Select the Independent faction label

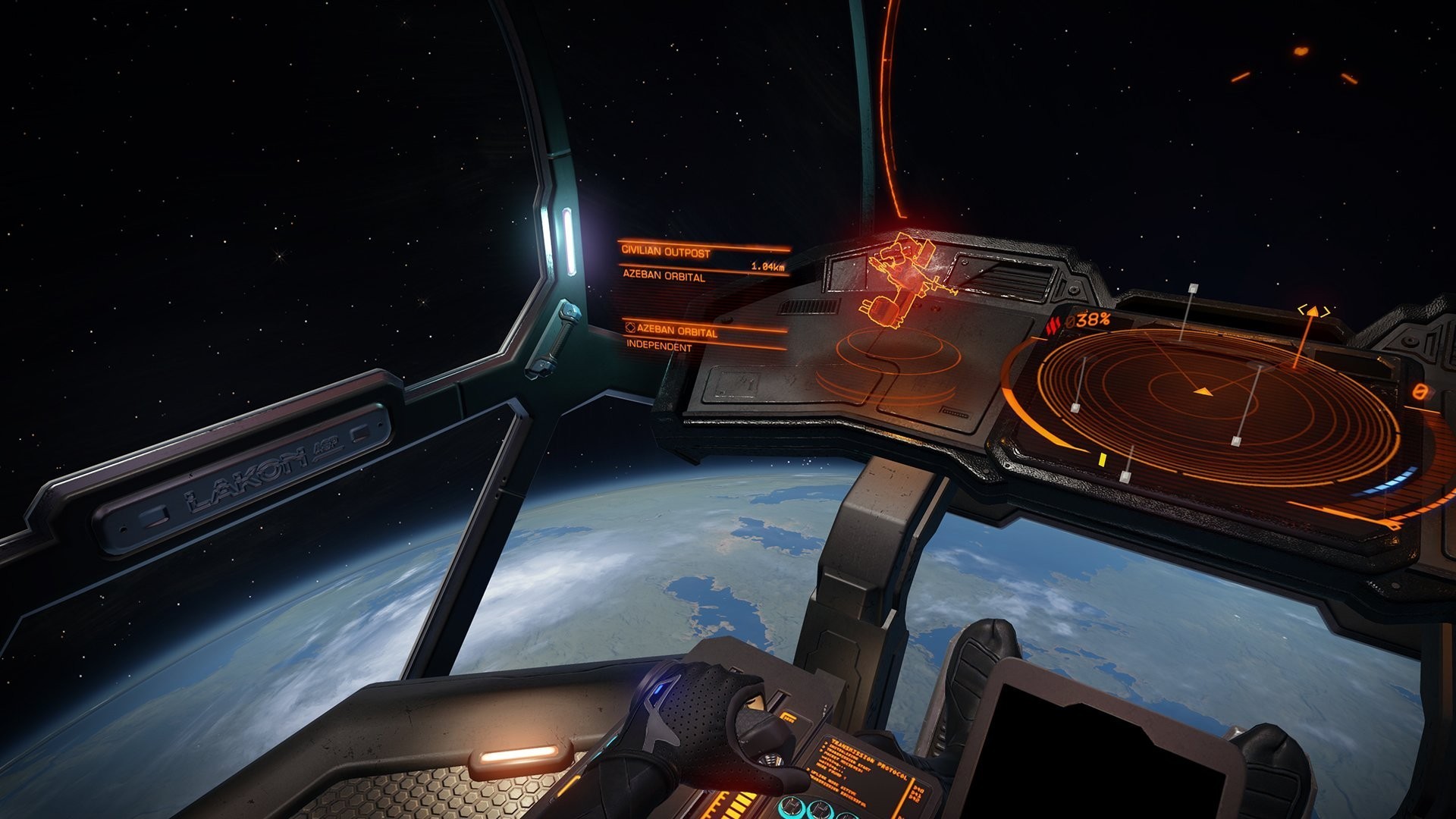pos(658,348)
